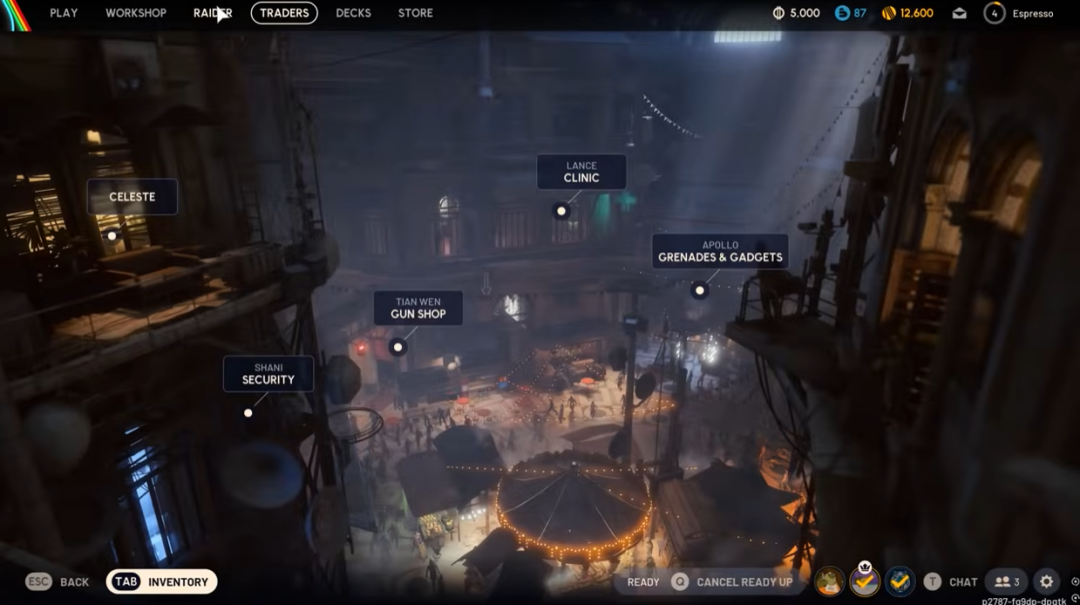
Task: View the Espresso player profile
Action: 1020,13
